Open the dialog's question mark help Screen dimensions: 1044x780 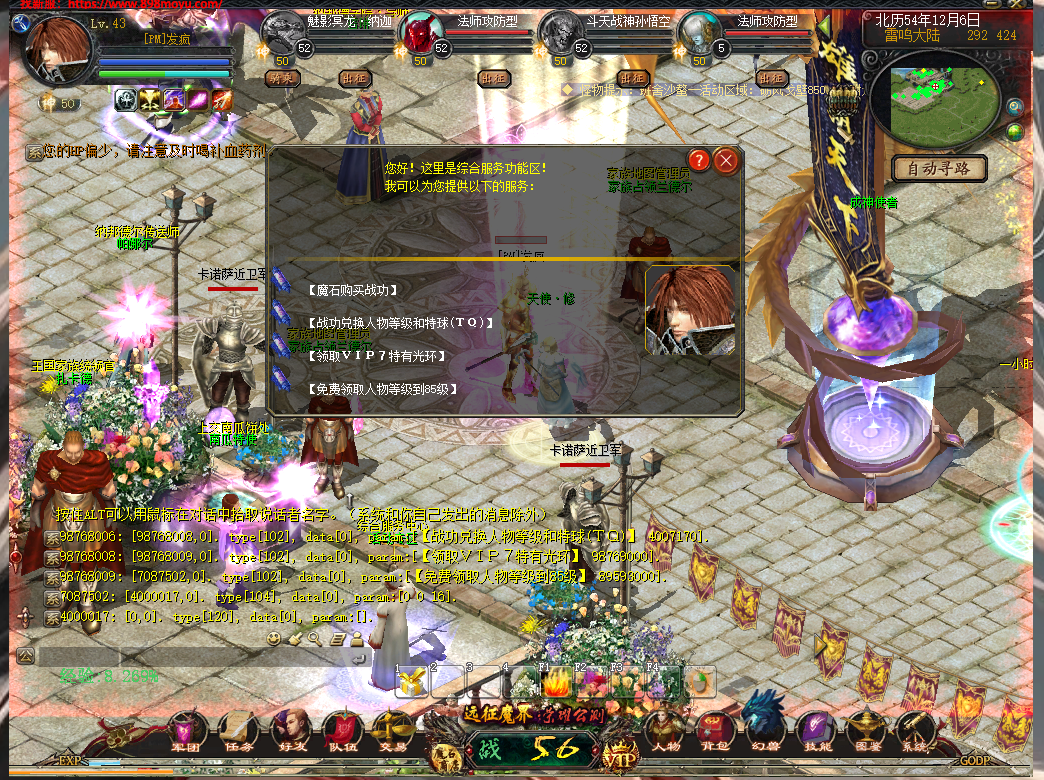click(699, 160)
